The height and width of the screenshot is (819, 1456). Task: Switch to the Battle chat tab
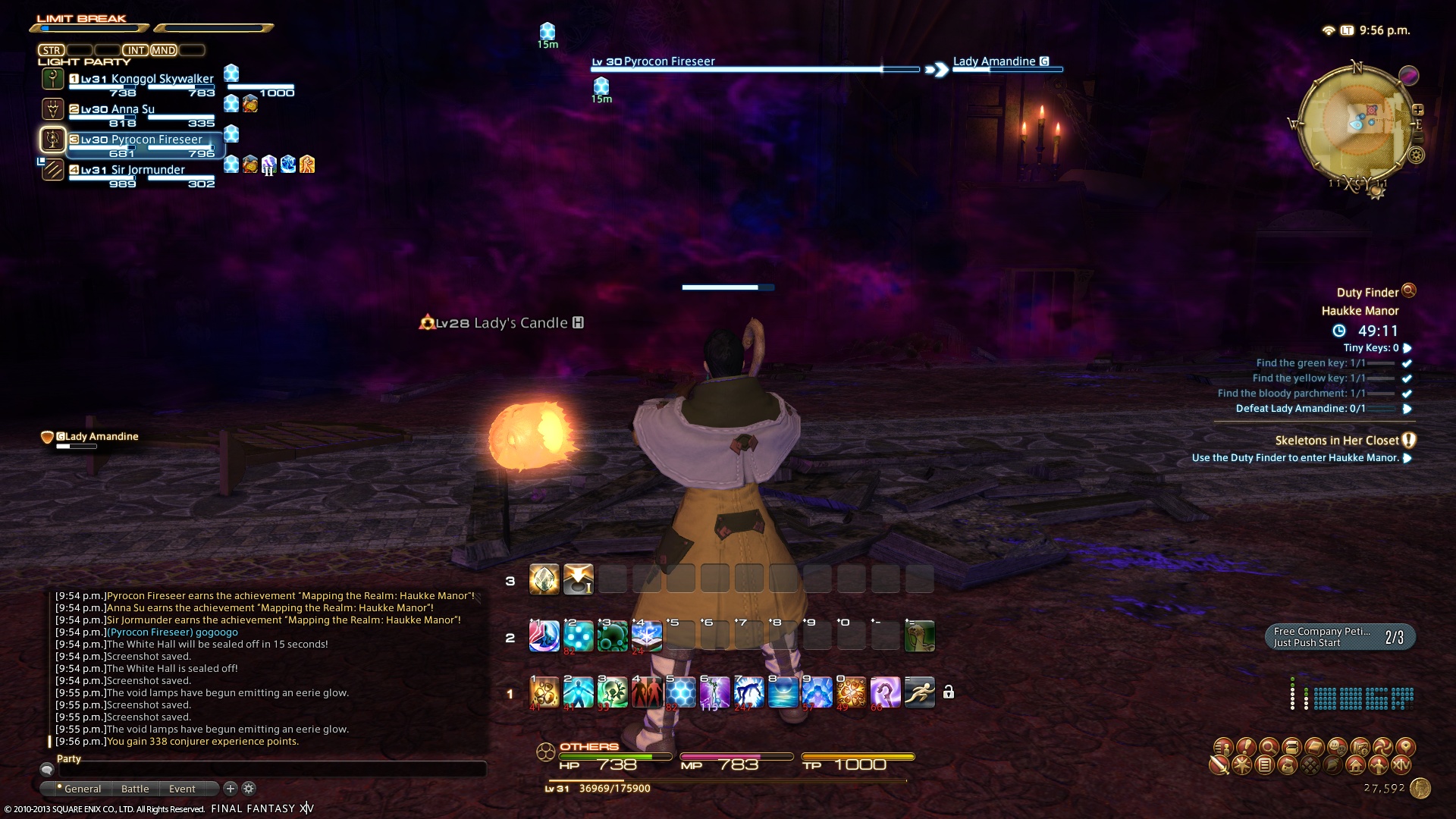(135, 789)
